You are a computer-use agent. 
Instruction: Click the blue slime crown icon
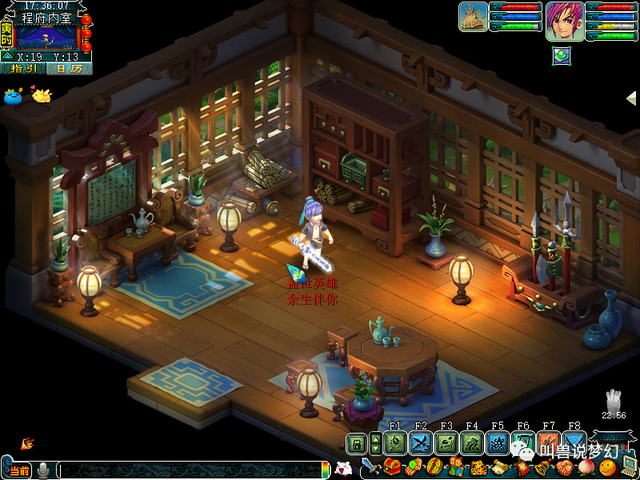(x=13, y=96)
